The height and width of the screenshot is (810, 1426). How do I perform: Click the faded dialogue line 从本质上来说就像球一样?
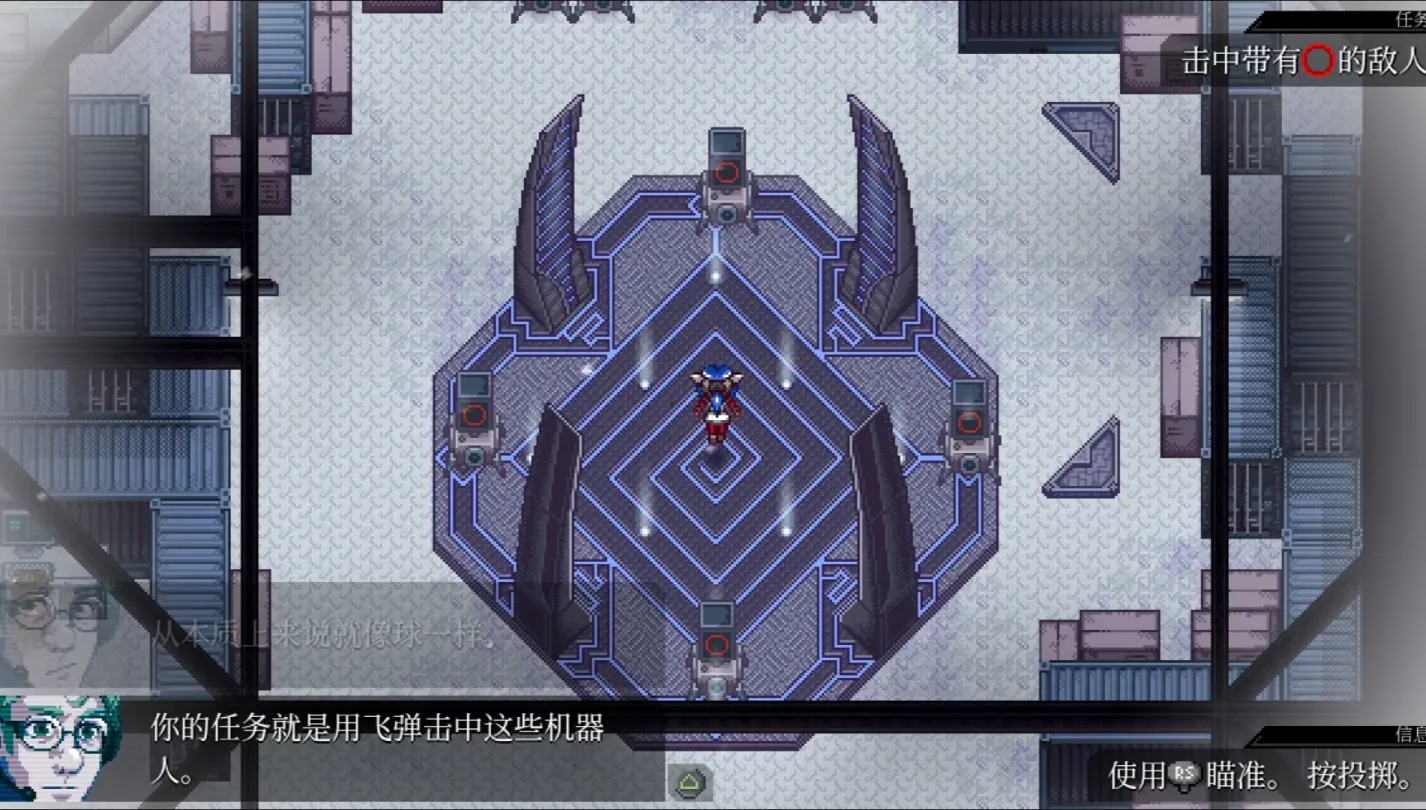(x=318, y=636)
